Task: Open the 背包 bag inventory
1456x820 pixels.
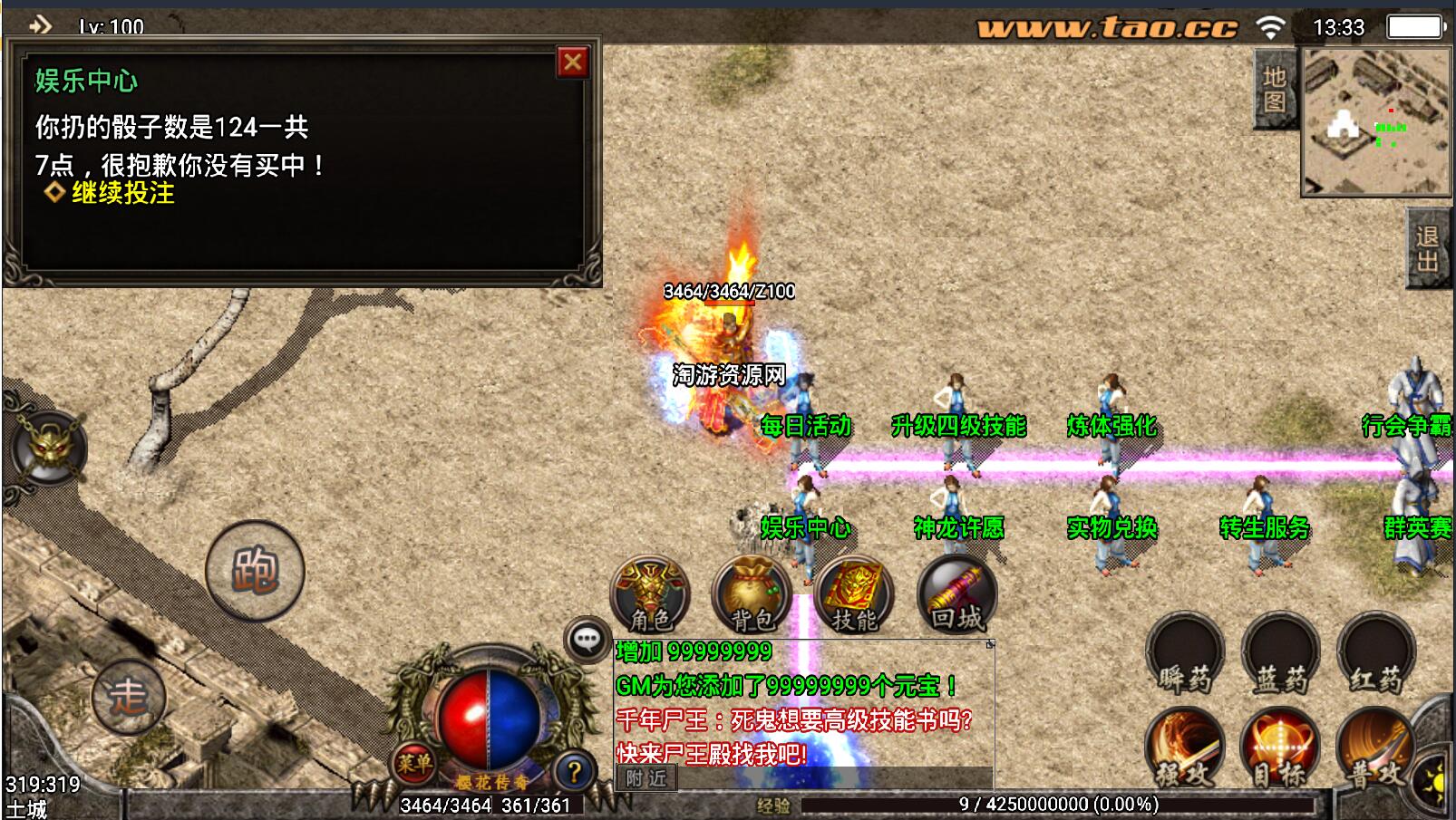Action: (x=752, y=595)
